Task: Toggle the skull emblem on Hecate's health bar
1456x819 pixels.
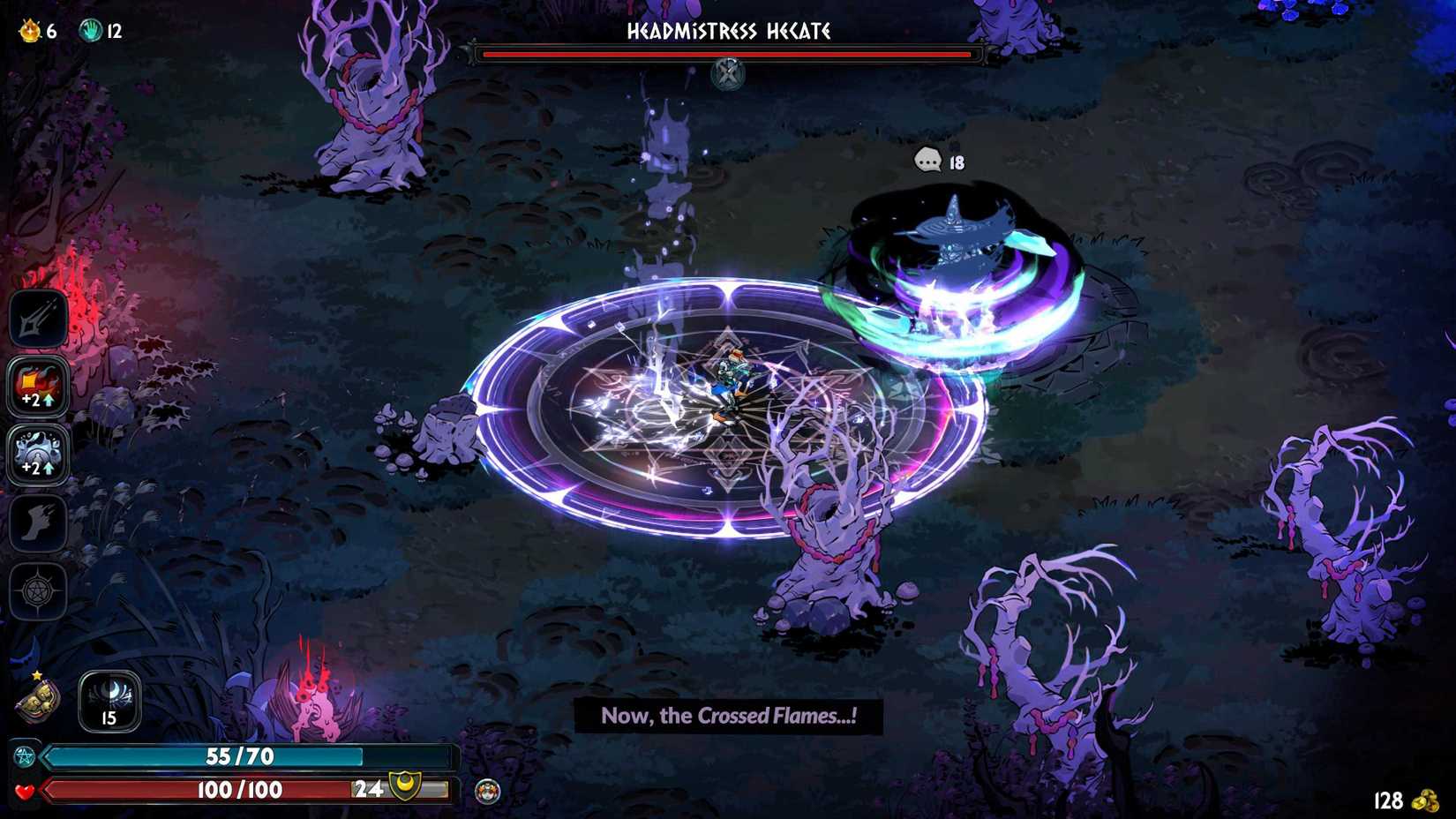Action: click(x=726, y=73)
